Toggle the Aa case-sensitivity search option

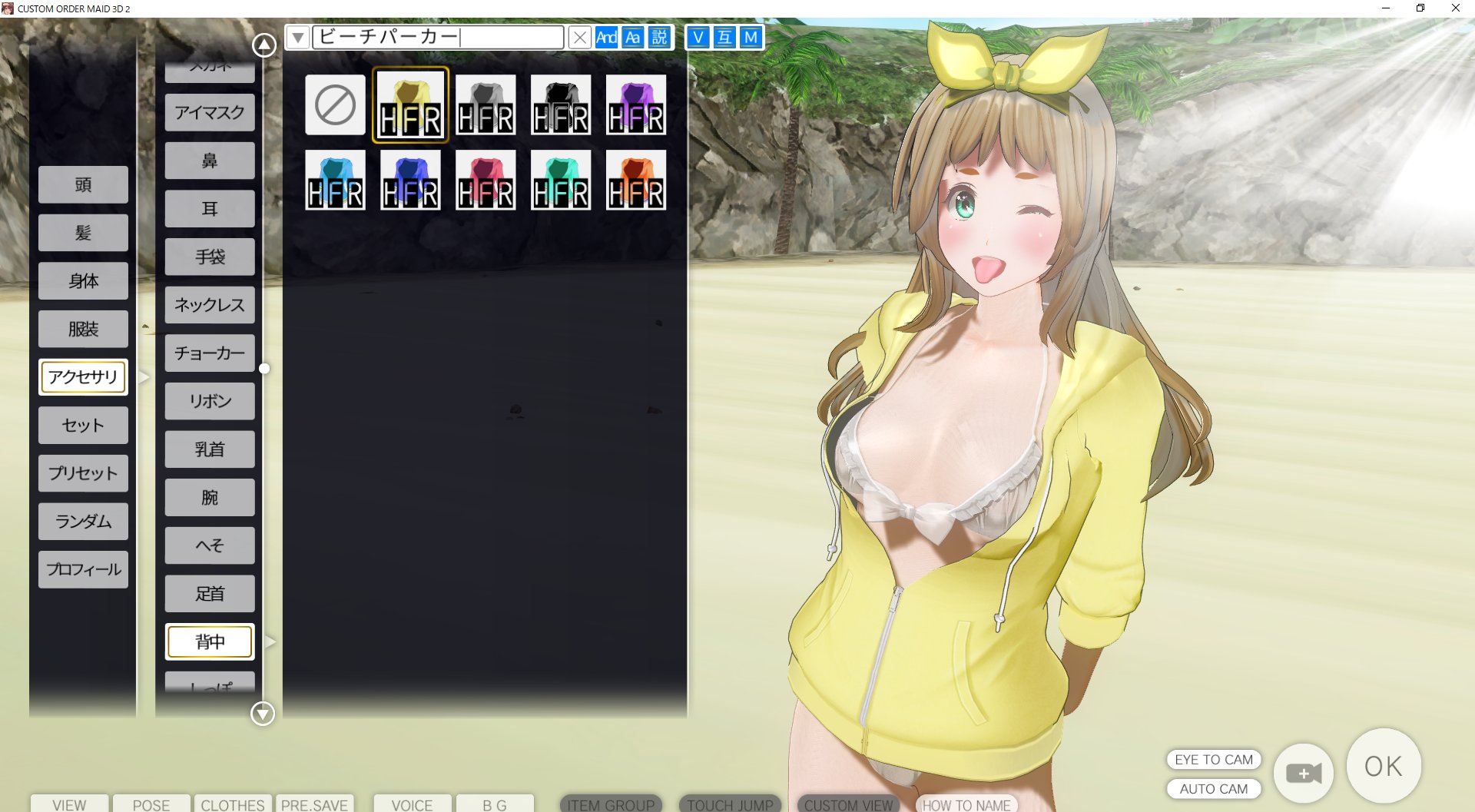(x=632, y=37)
